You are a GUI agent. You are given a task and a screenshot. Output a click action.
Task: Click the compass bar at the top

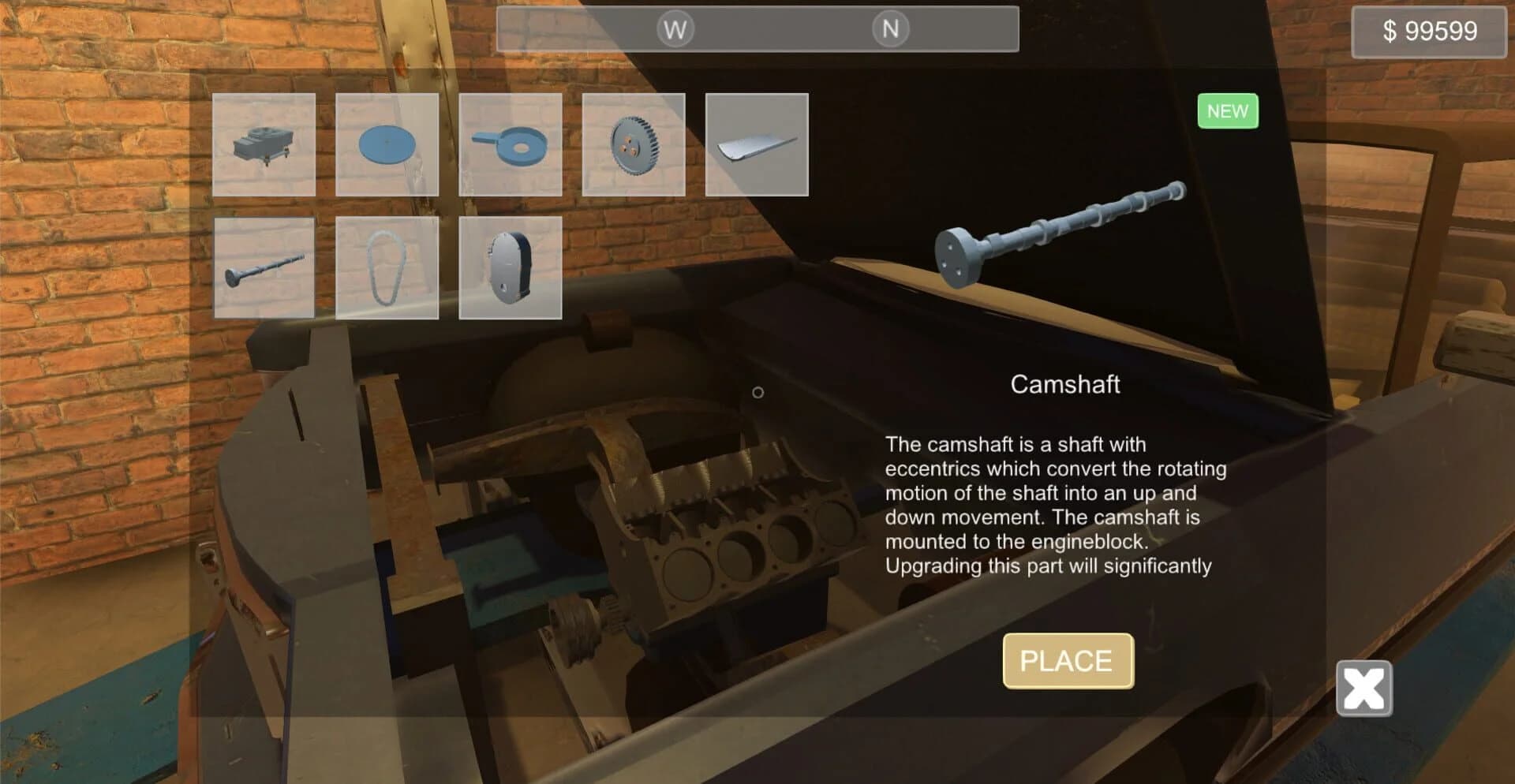click(756, 29)
